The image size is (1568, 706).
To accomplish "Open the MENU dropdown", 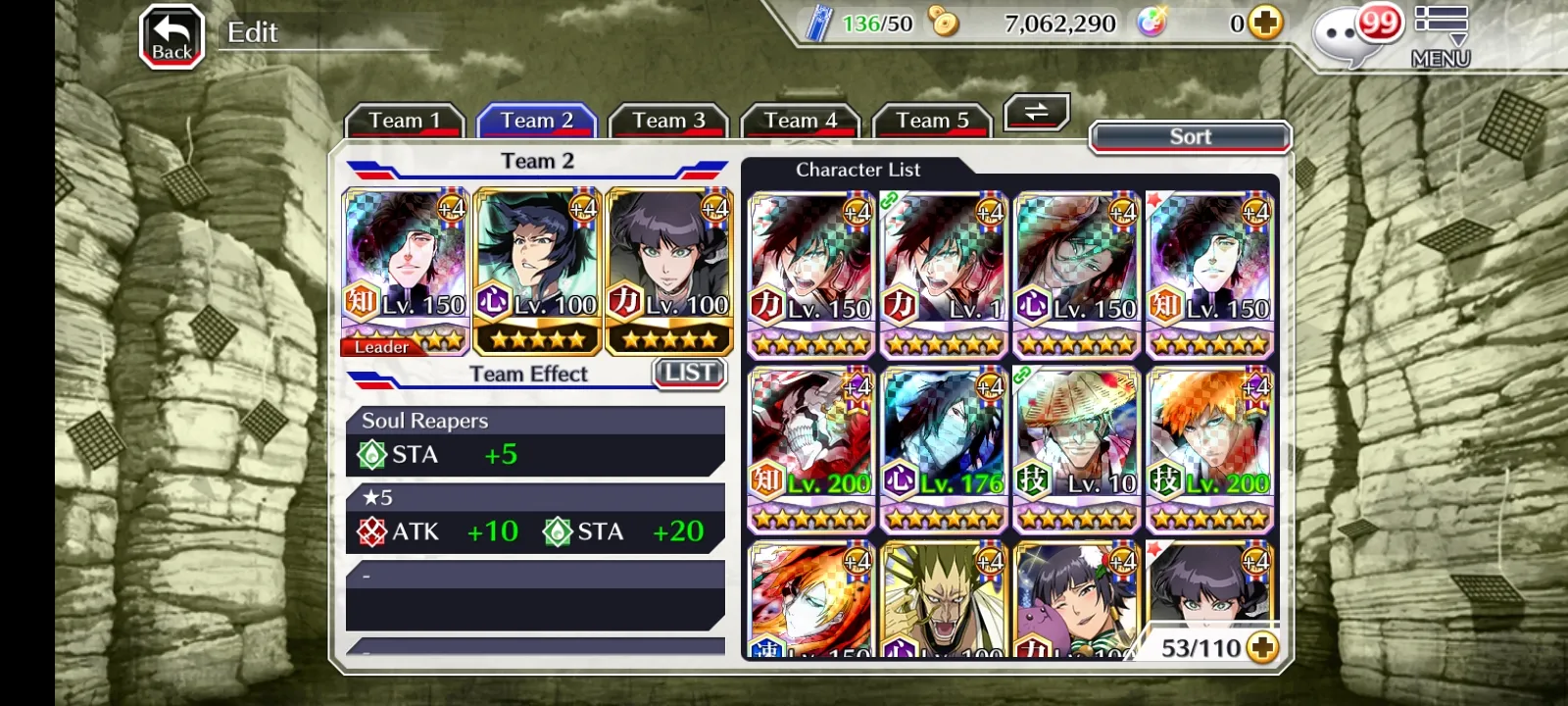I will click(x=1441, y=37).
